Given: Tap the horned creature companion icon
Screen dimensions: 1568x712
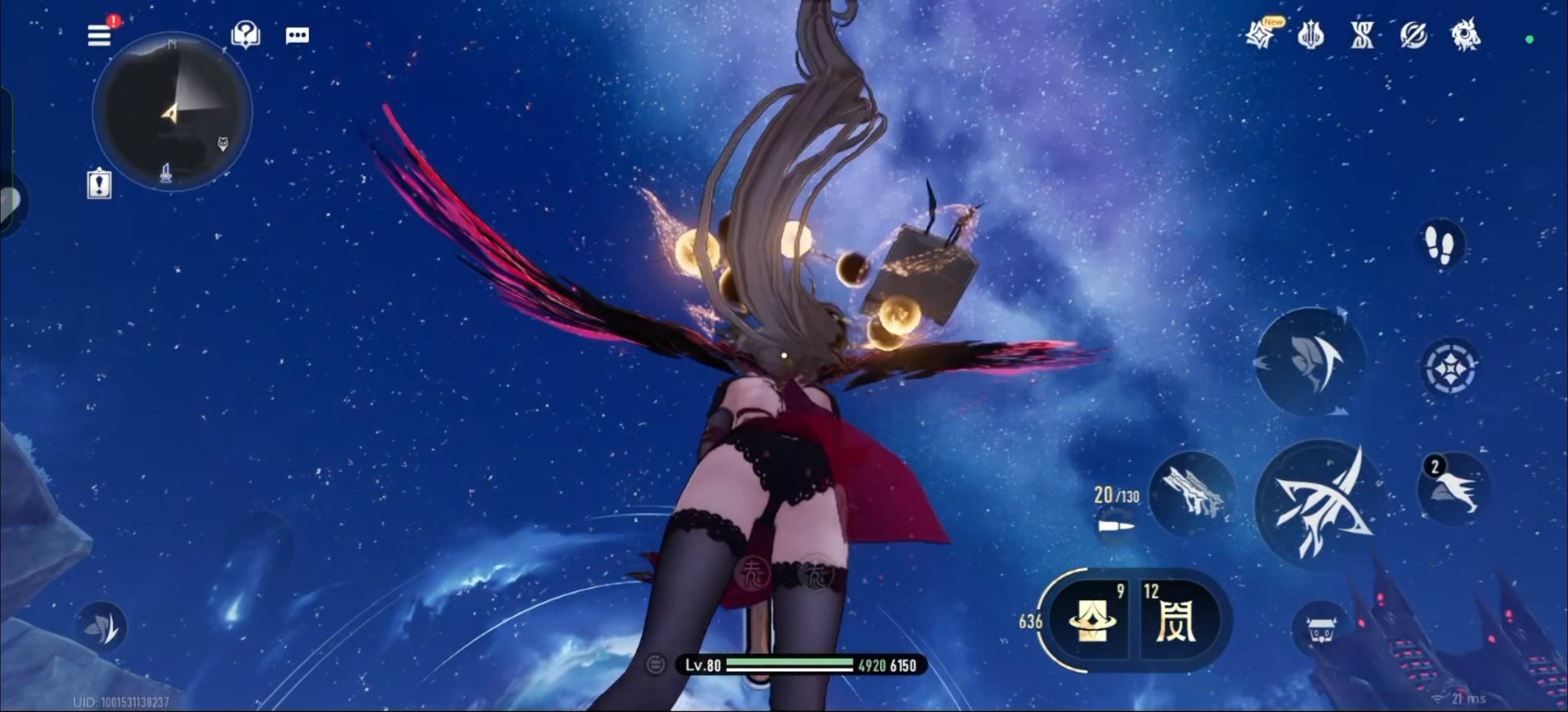Looking at the screenshot, I should 1320,630.
